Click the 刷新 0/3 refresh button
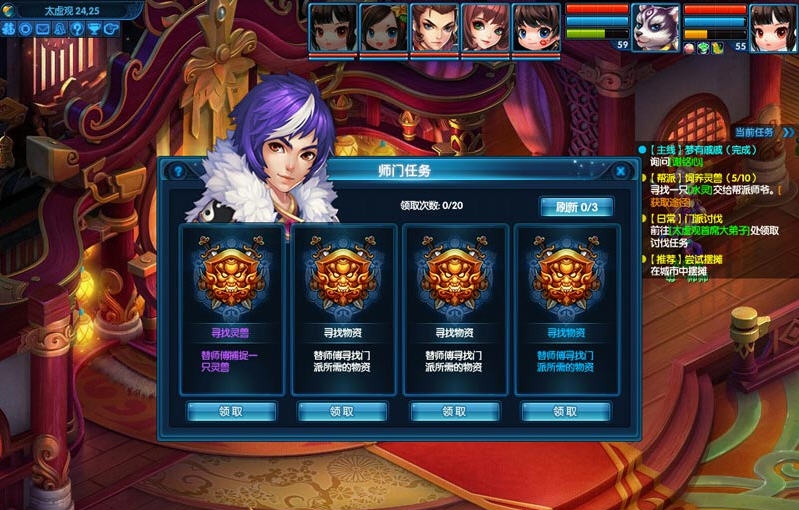Screen dimensions: 799x510 click(576, 207)
